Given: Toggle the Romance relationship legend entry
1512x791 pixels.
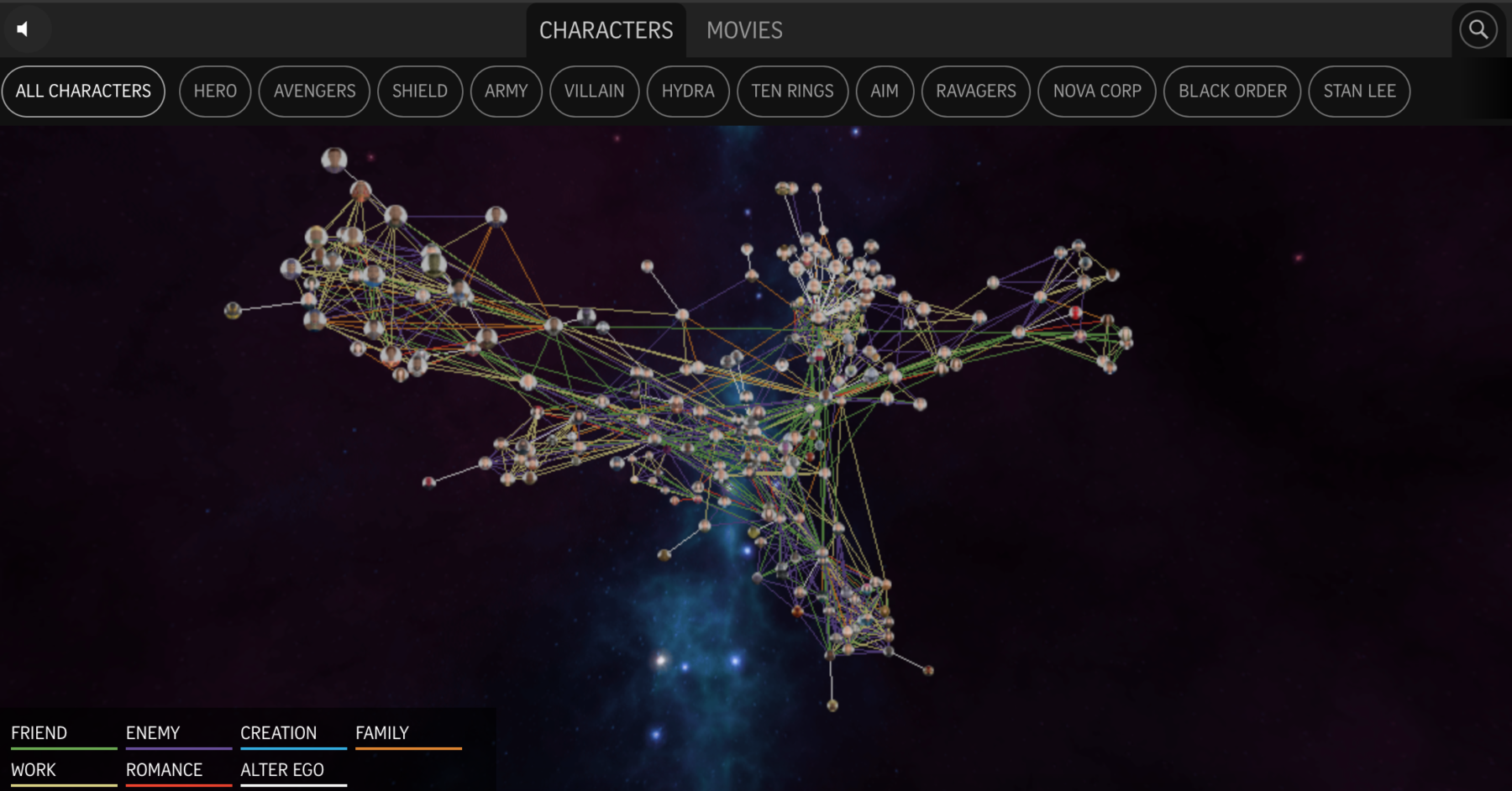Looking at the screenshot, I should 165,770.
